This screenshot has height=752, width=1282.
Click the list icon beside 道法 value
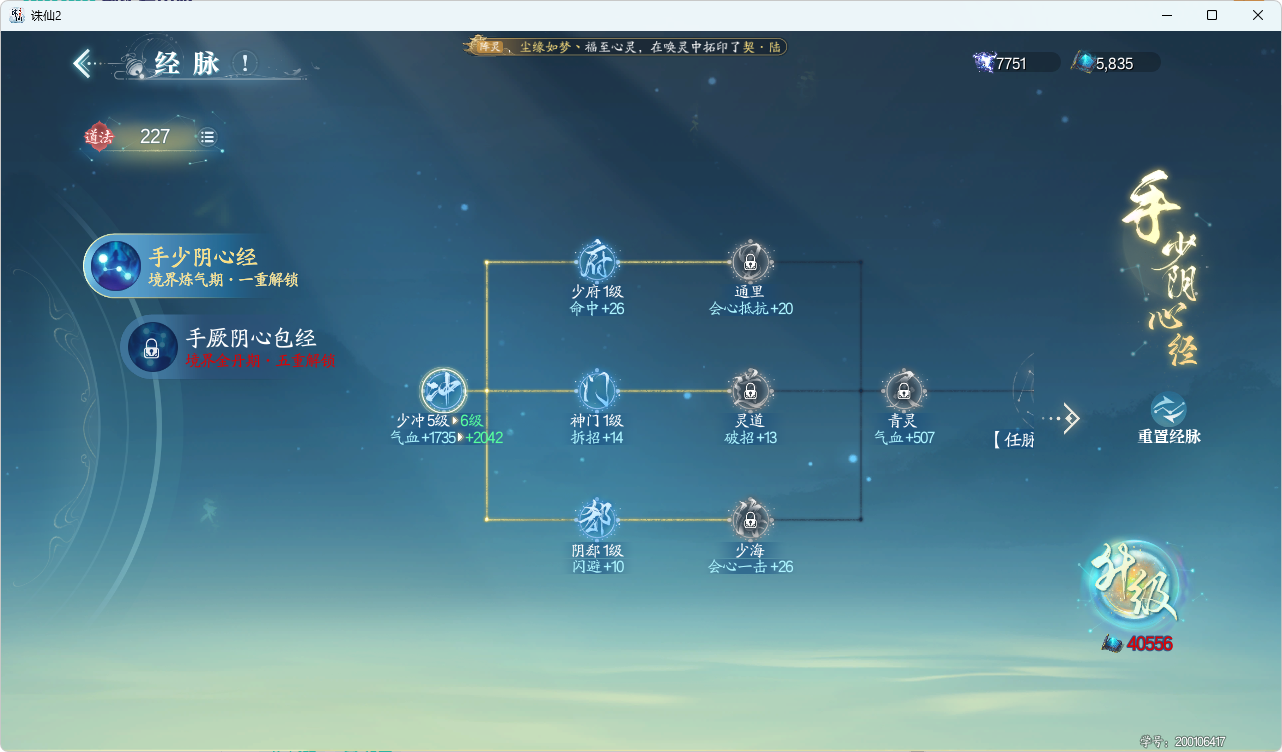click(x=207, y=136)
